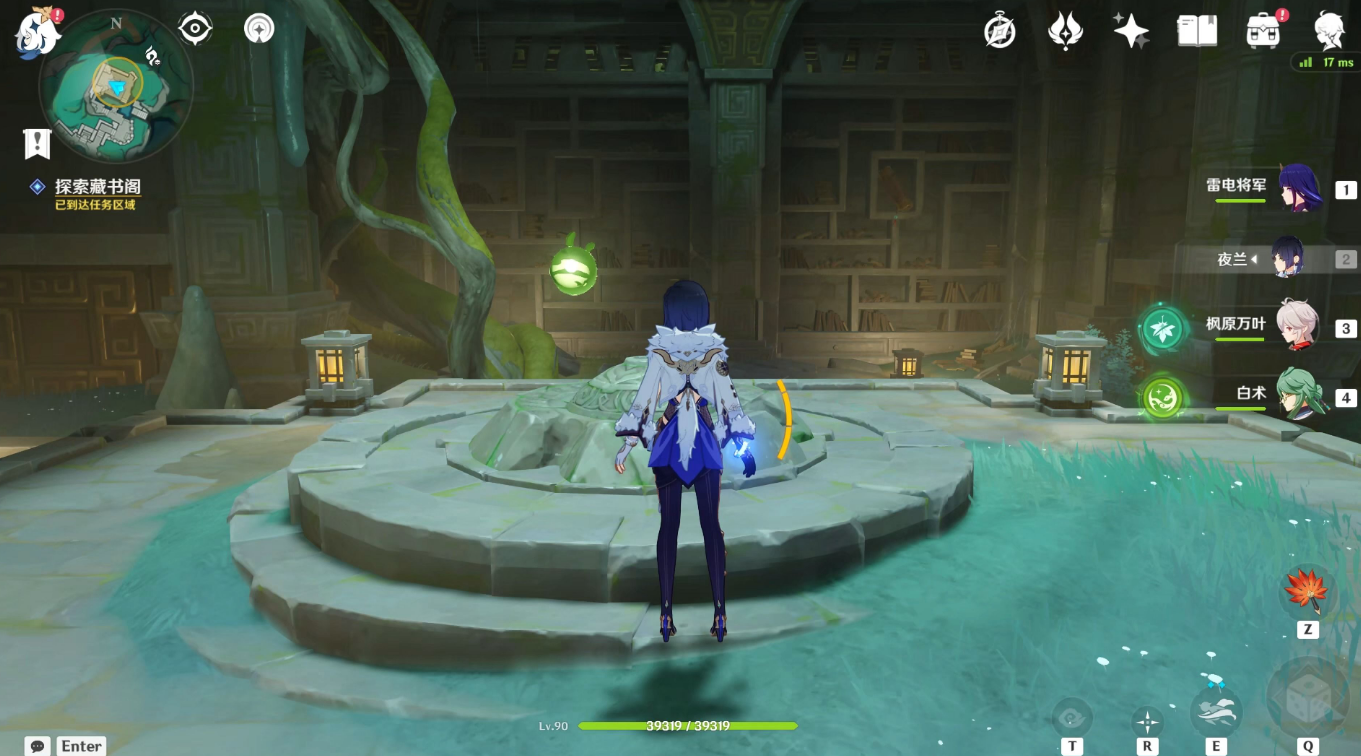The image size is (1361, 756).
Task: Activate the elemental skill icon
Action: tap(1216, 711)
